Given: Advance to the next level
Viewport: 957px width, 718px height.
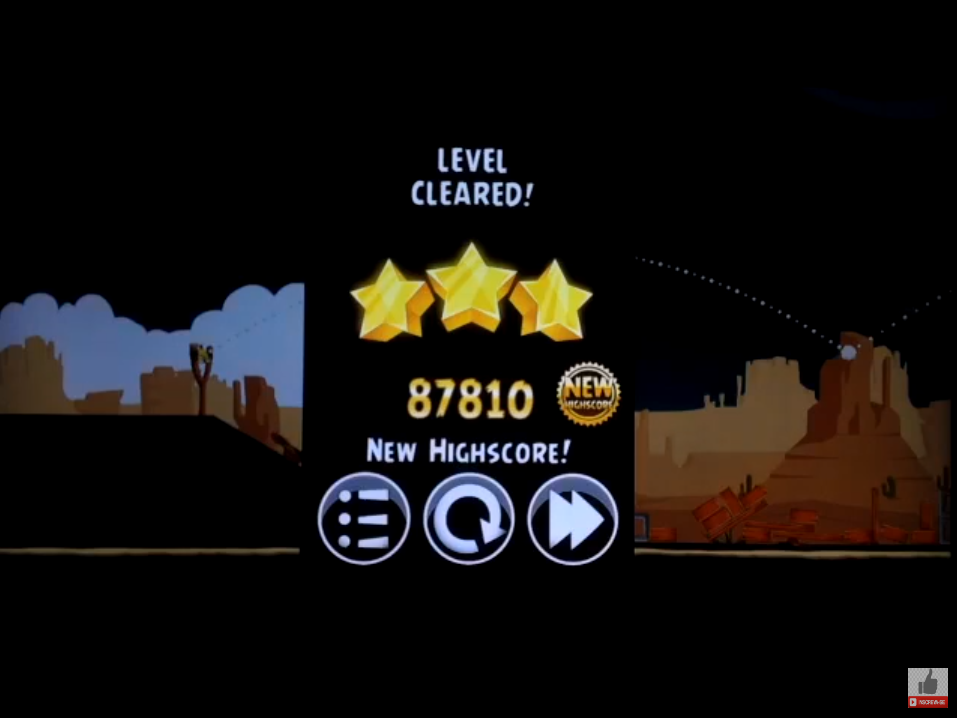Looking at the screenshot, I should 572,519.
